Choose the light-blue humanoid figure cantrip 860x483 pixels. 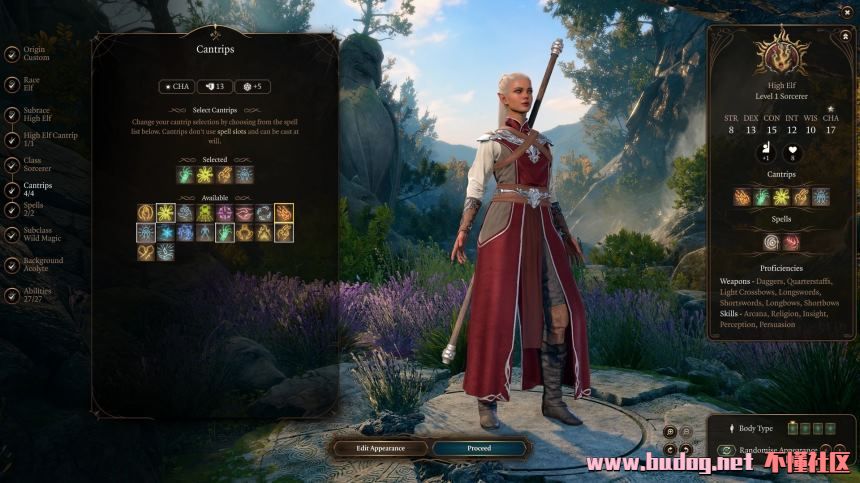(205, 233)
